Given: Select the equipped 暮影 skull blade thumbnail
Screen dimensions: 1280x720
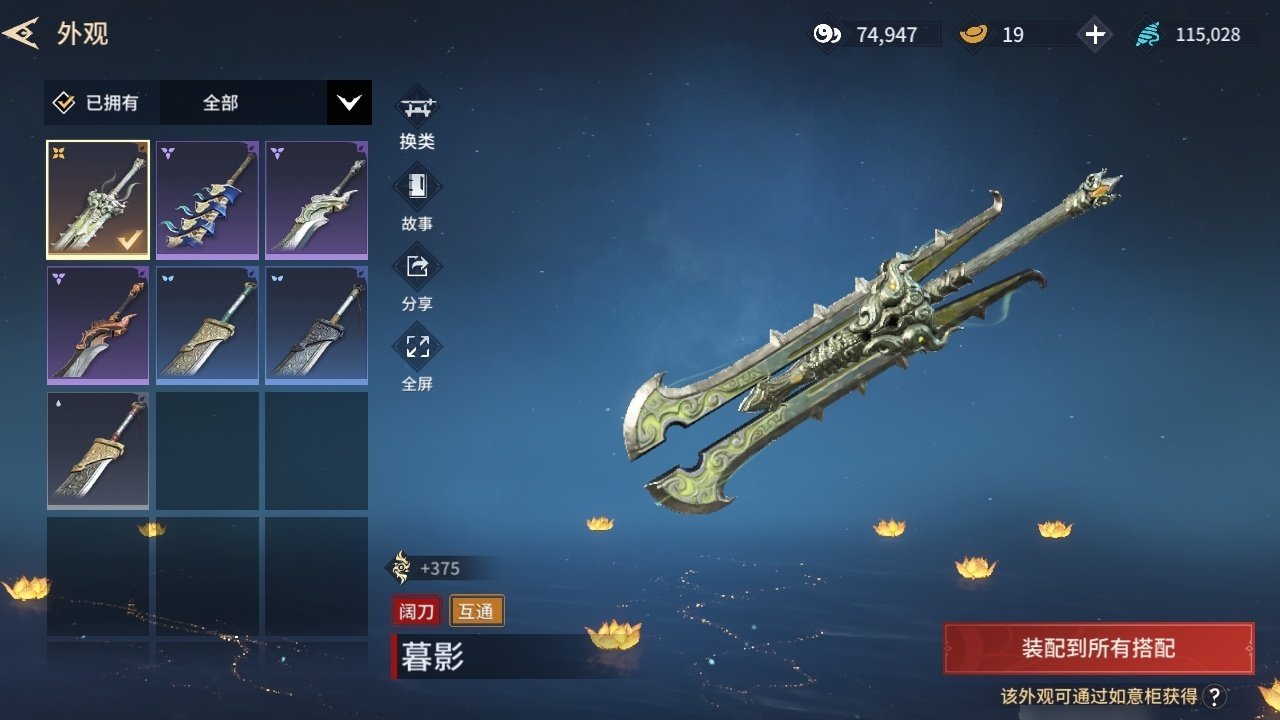Looking at the screenshot, I should (x=98, y=199).
